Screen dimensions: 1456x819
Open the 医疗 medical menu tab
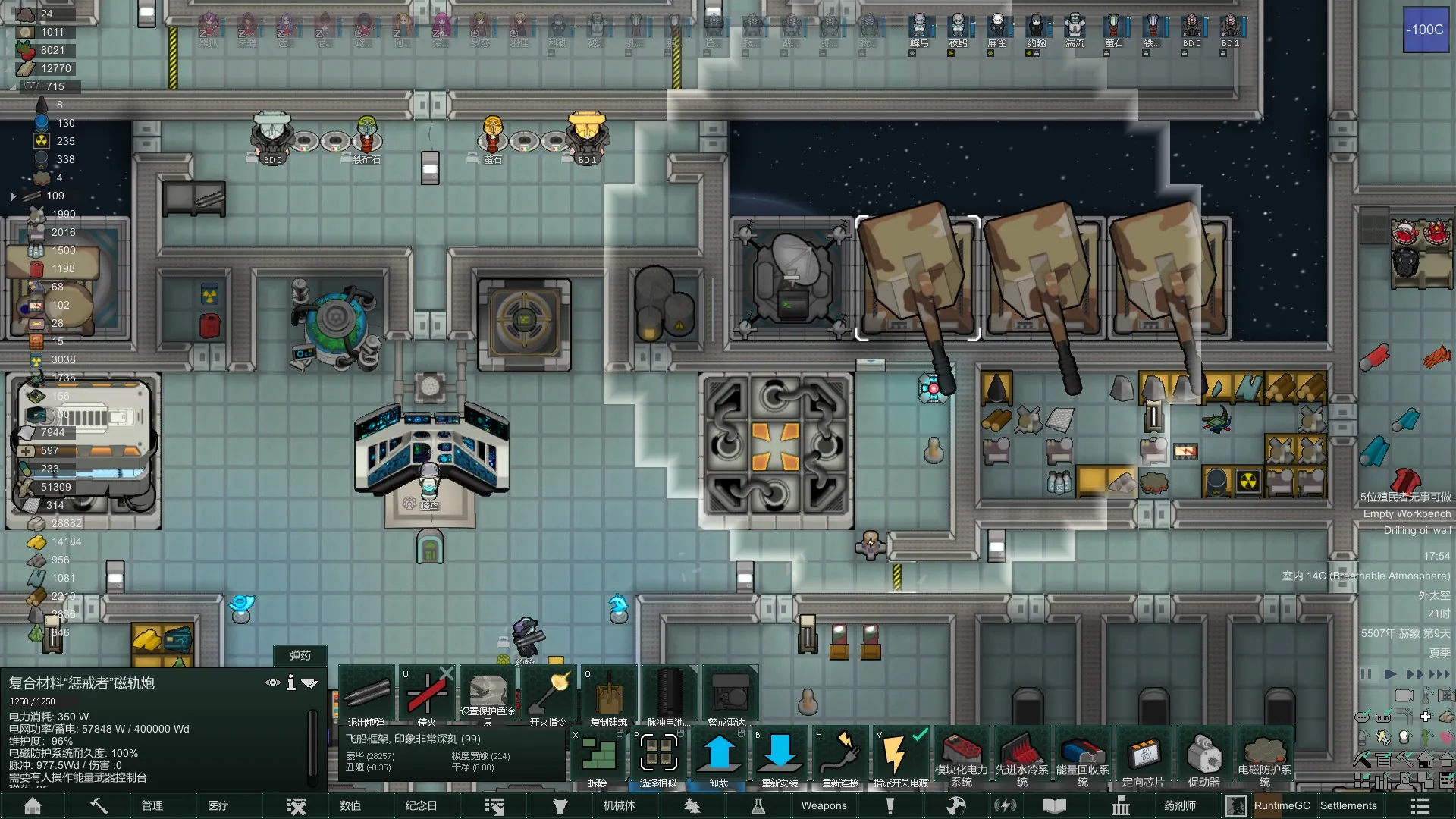coord(218,805)
